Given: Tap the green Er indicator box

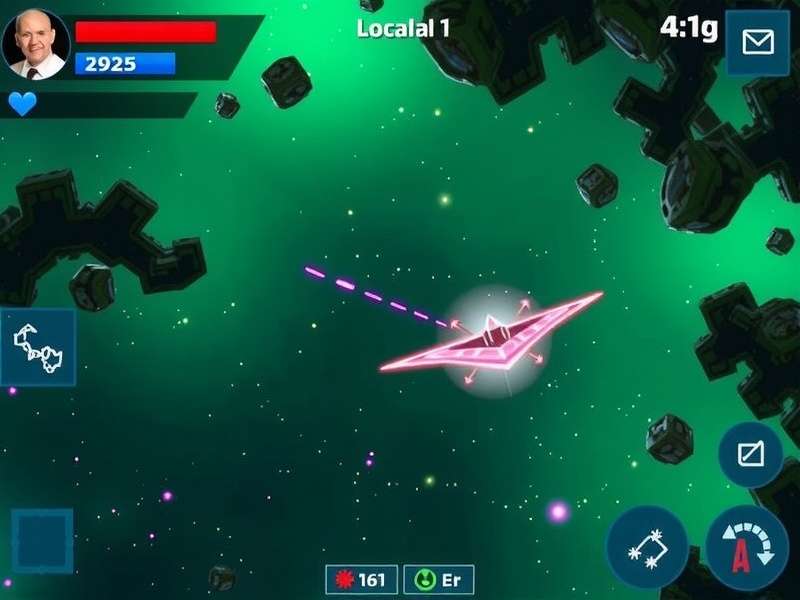Looking at the screenshot, I should (439, 580).
